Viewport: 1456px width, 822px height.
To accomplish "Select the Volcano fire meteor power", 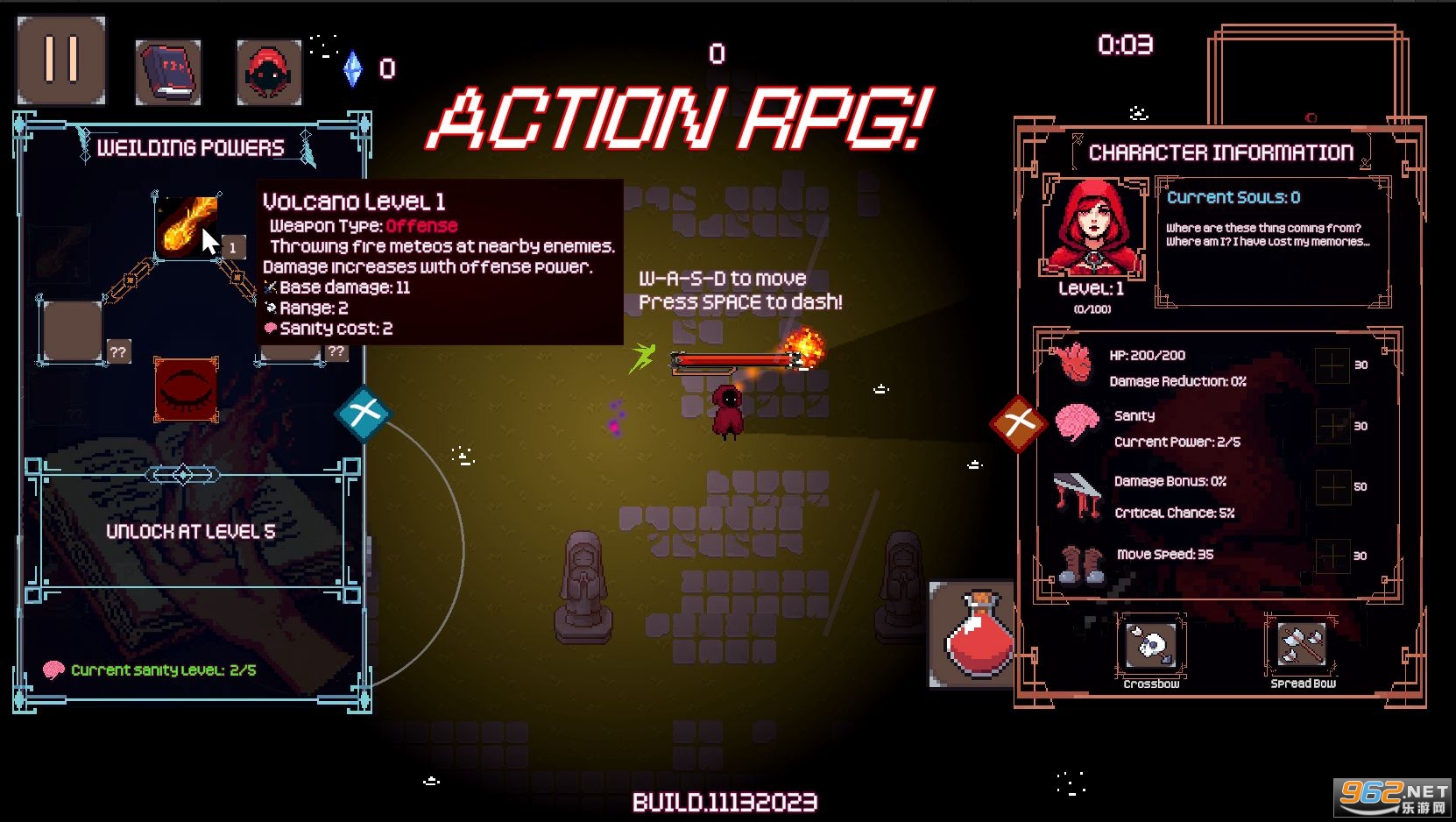I will pyautogui.click(x=186, y=226).
